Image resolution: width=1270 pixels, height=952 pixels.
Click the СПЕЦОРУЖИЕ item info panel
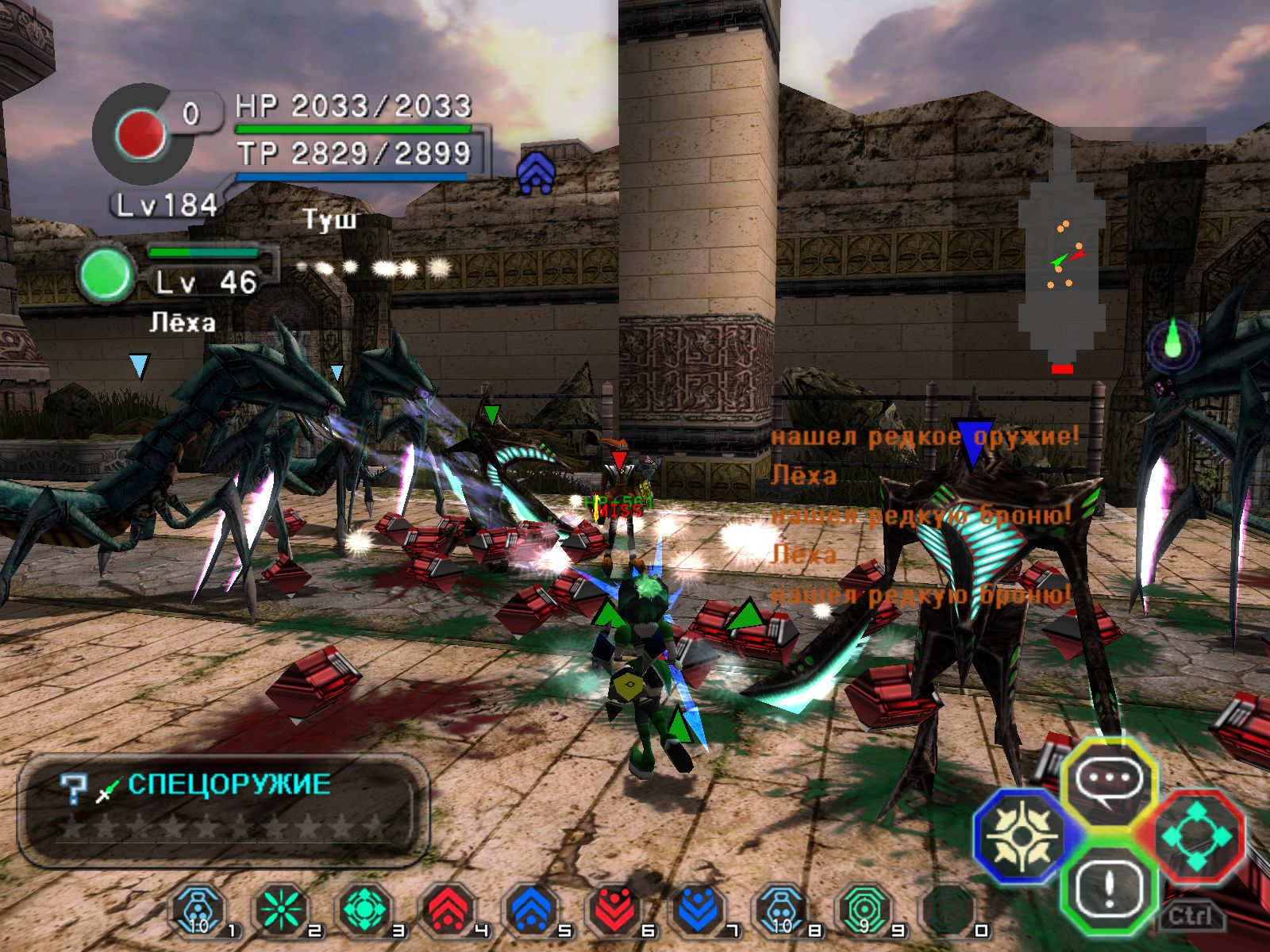pos(223,809)
